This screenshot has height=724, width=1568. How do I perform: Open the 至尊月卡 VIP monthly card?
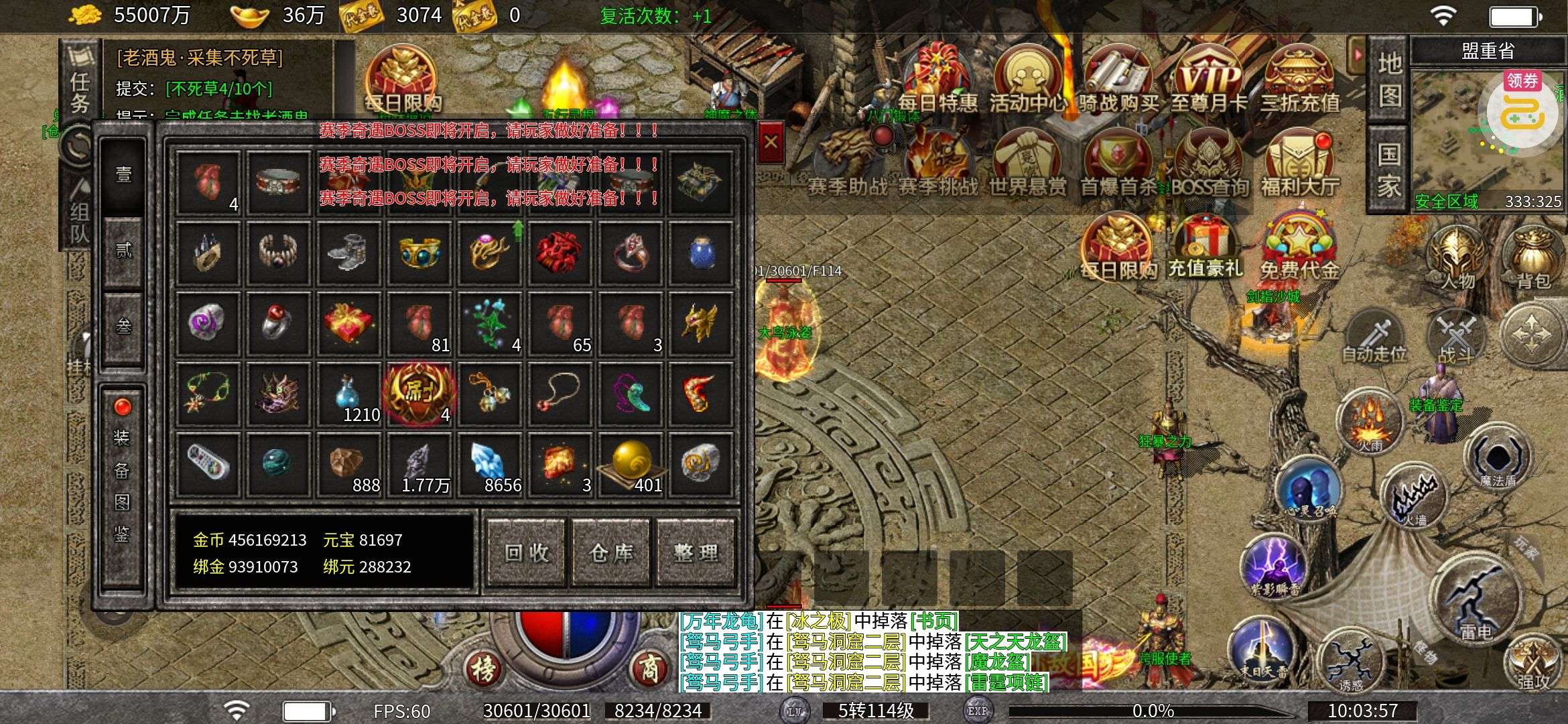pyautogui.click(x=1208, y=80)
